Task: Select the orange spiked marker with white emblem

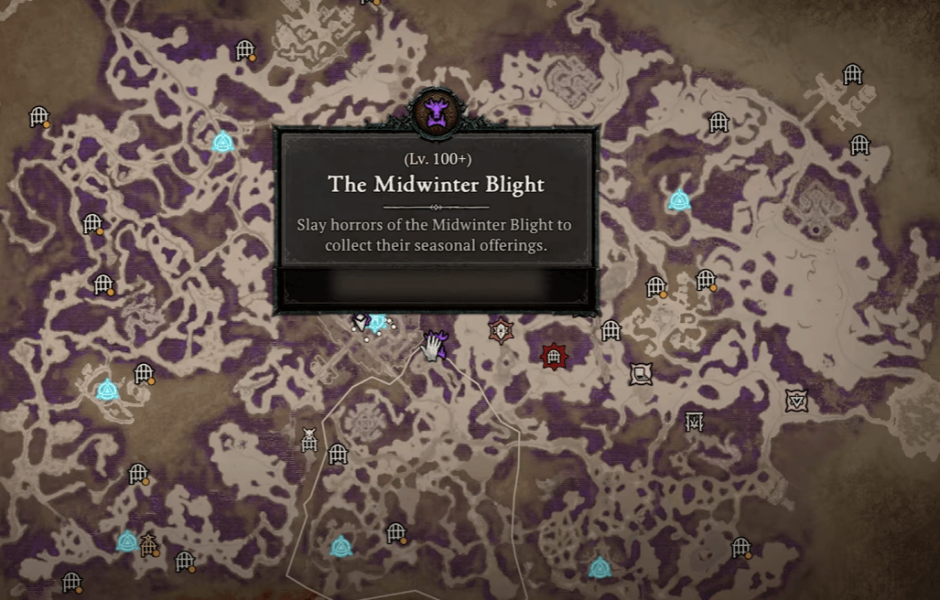Action: [499, 330]
